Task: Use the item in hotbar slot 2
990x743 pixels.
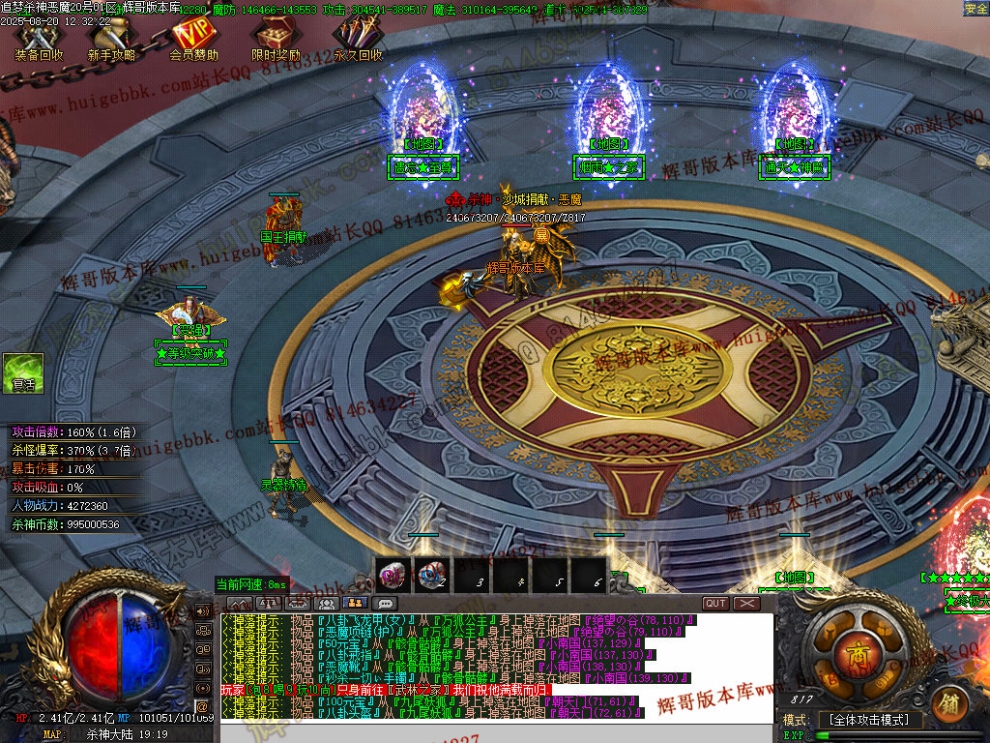Action: [431, 574]
